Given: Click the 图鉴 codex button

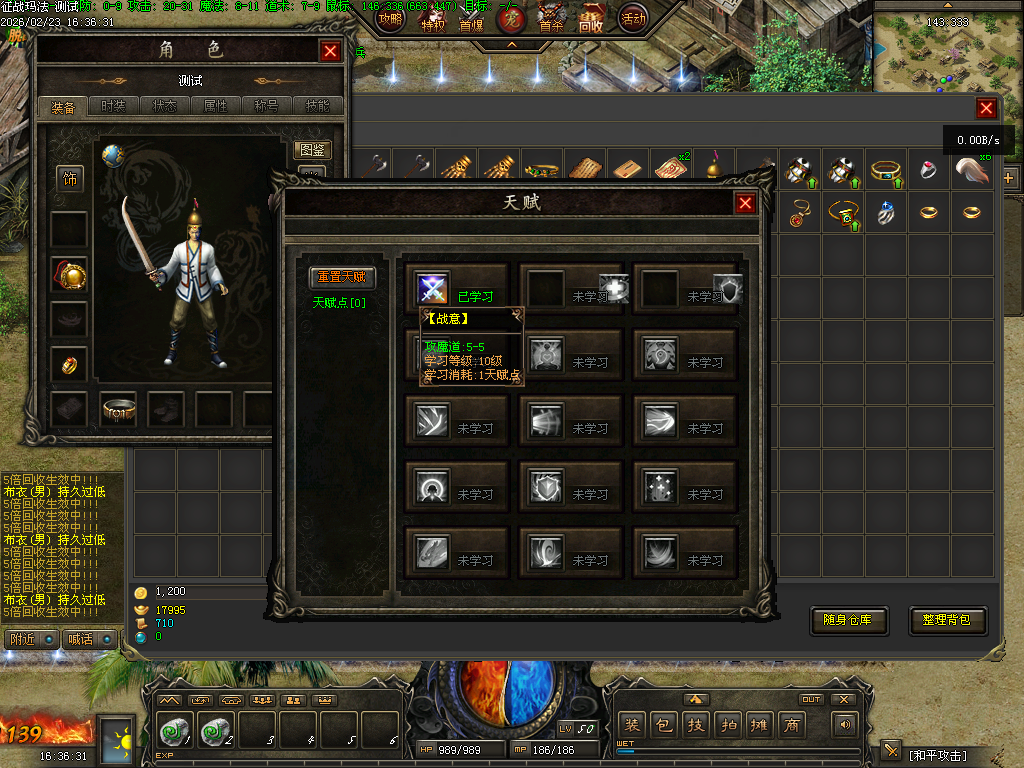Looking at the screenshot, I should [313, 151].
